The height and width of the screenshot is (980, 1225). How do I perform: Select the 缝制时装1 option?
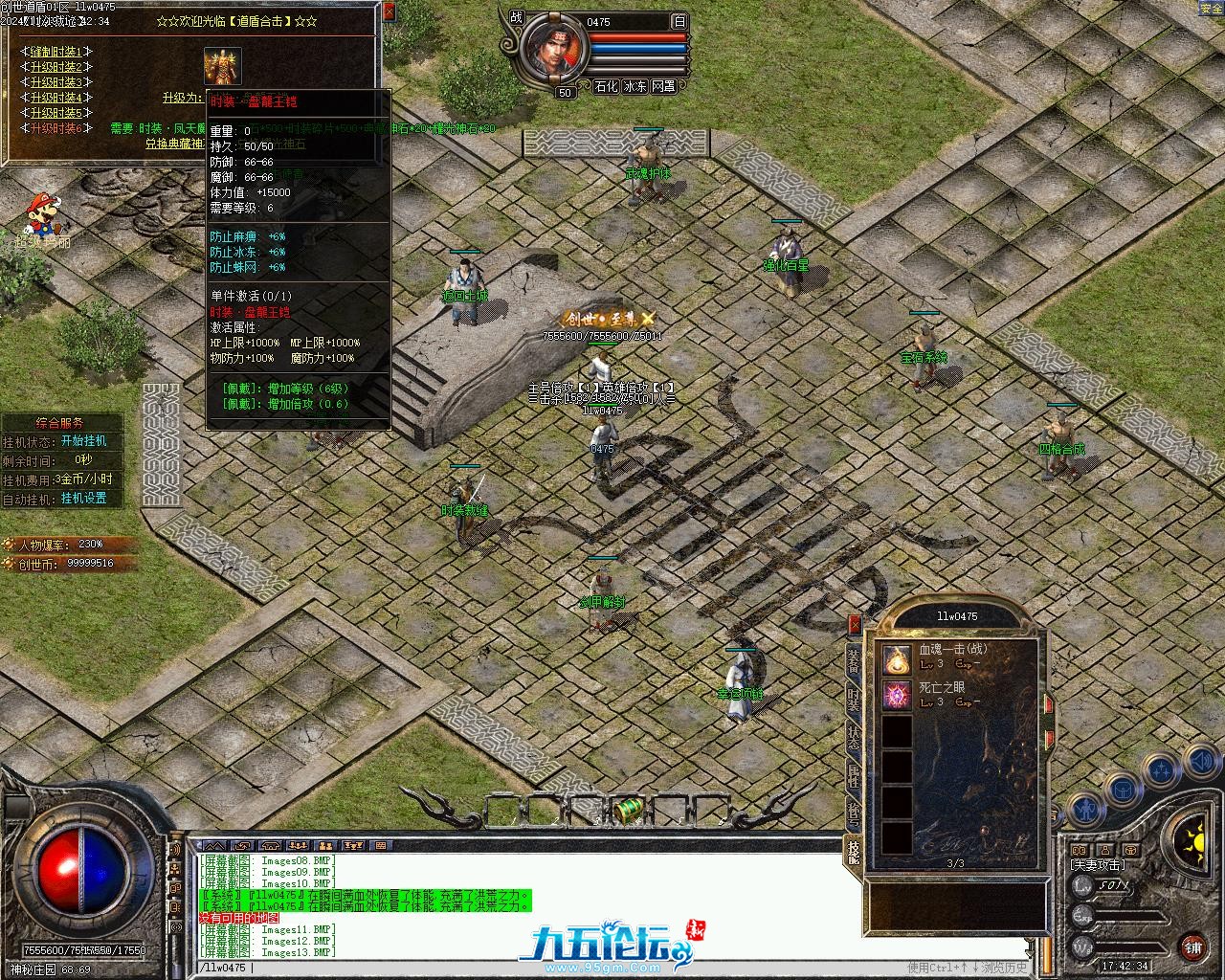(56, 52)
